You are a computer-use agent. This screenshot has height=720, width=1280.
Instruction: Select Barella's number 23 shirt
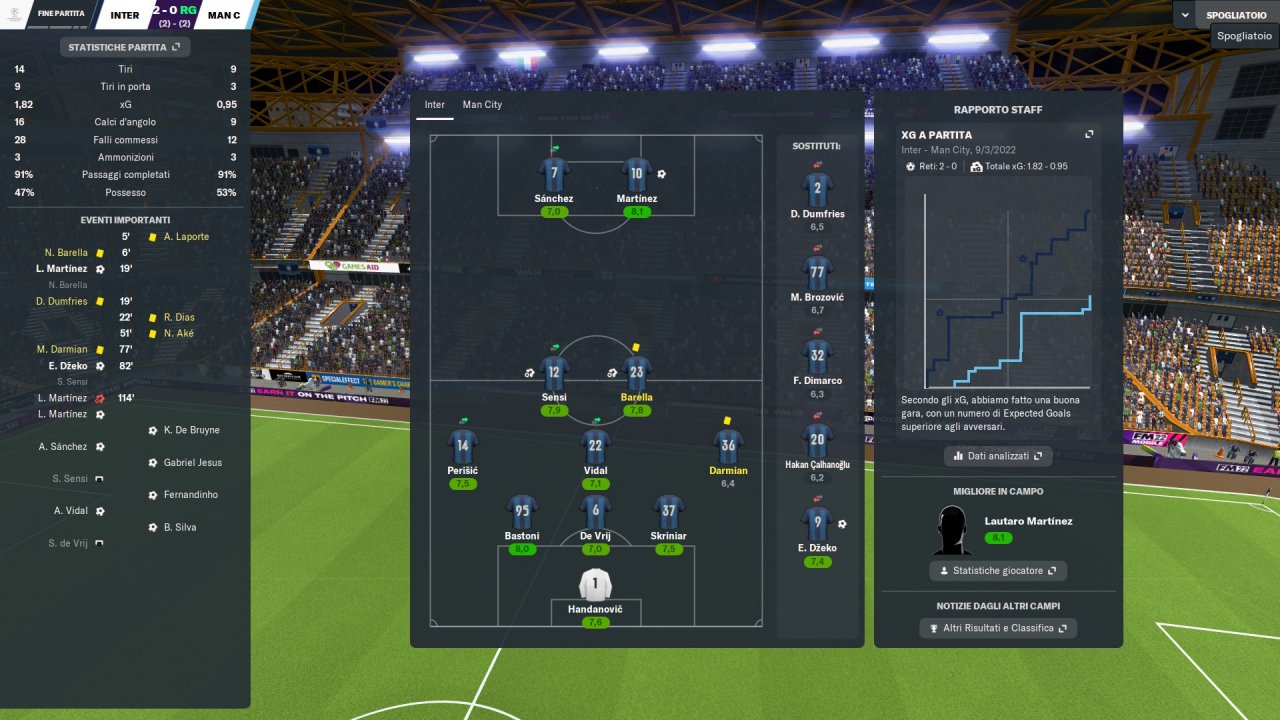[x=637, y=374]
